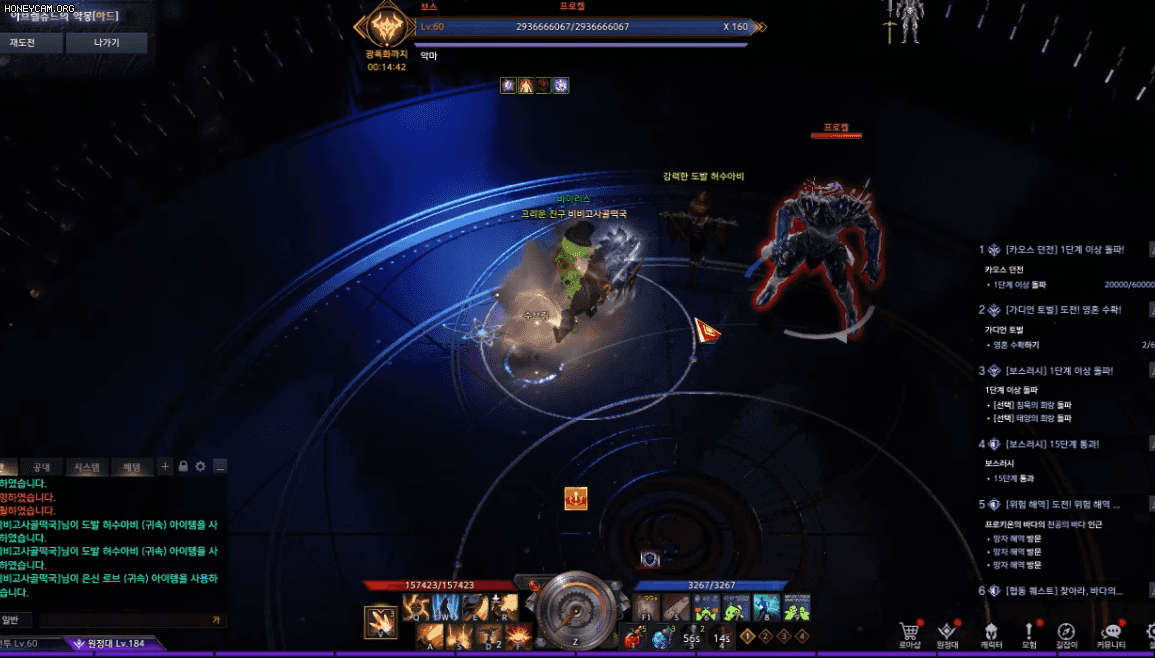Open the 캐릭터 character menu
The width and height of the screenshot is (1155, 658).
[990, 634]
